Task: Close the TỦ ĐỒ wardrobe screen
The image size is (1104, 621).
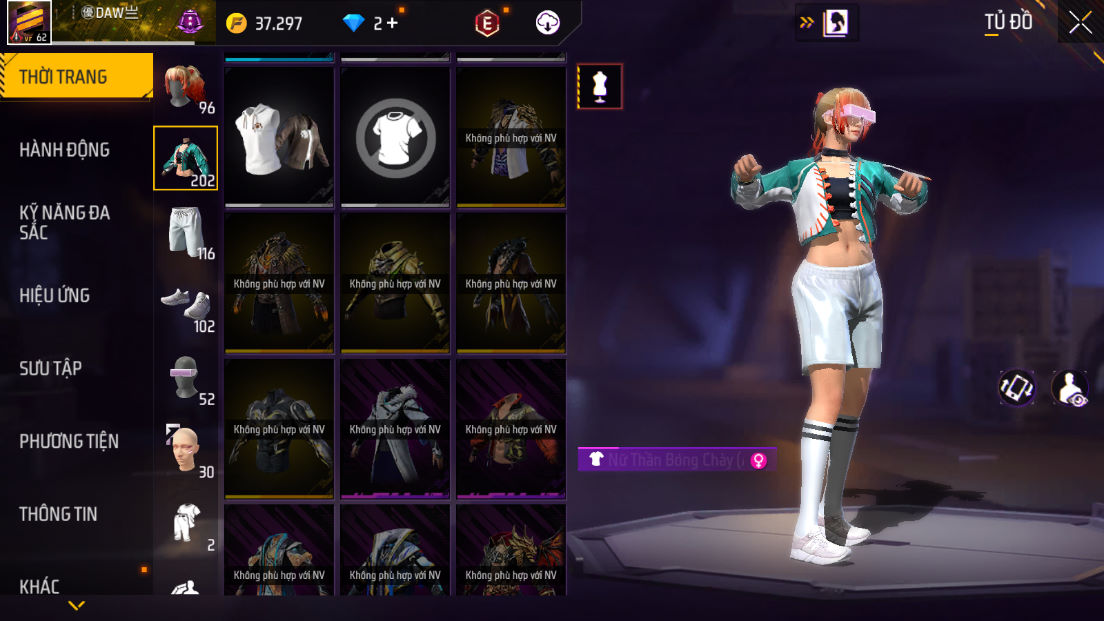Action: coord(1080,22)
